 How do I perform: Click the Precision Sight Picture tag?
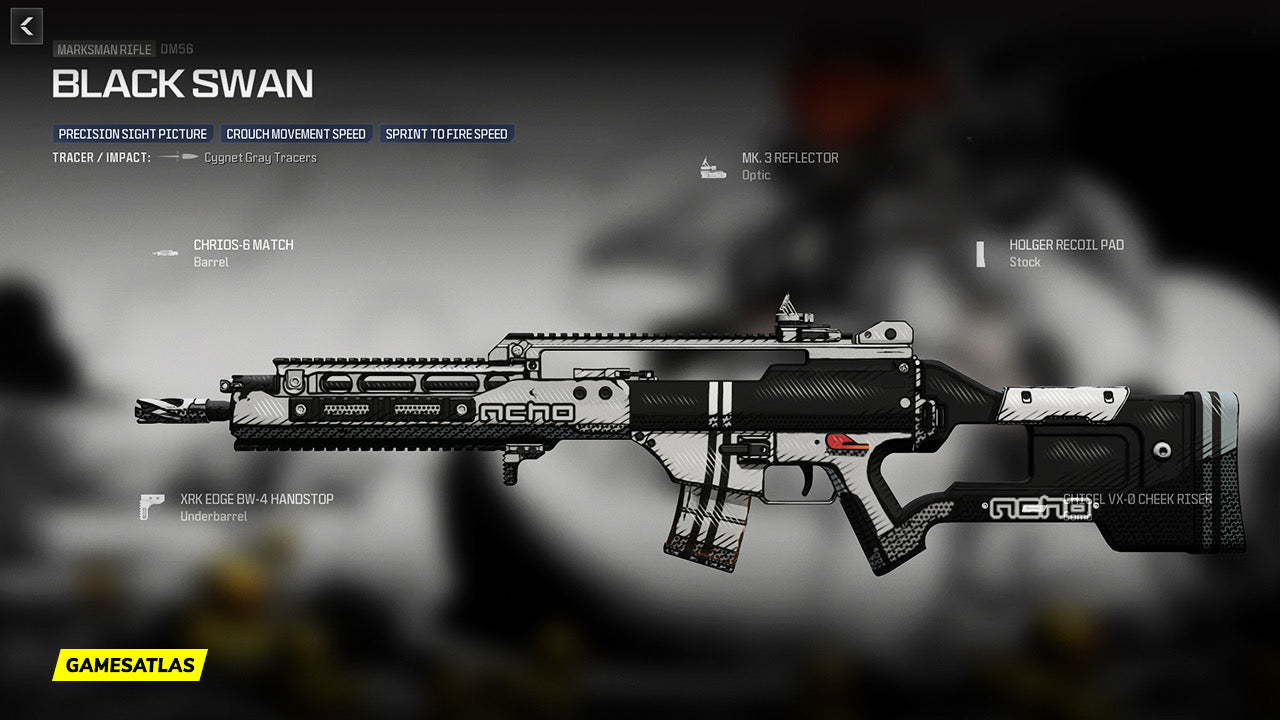pos(132,134)
